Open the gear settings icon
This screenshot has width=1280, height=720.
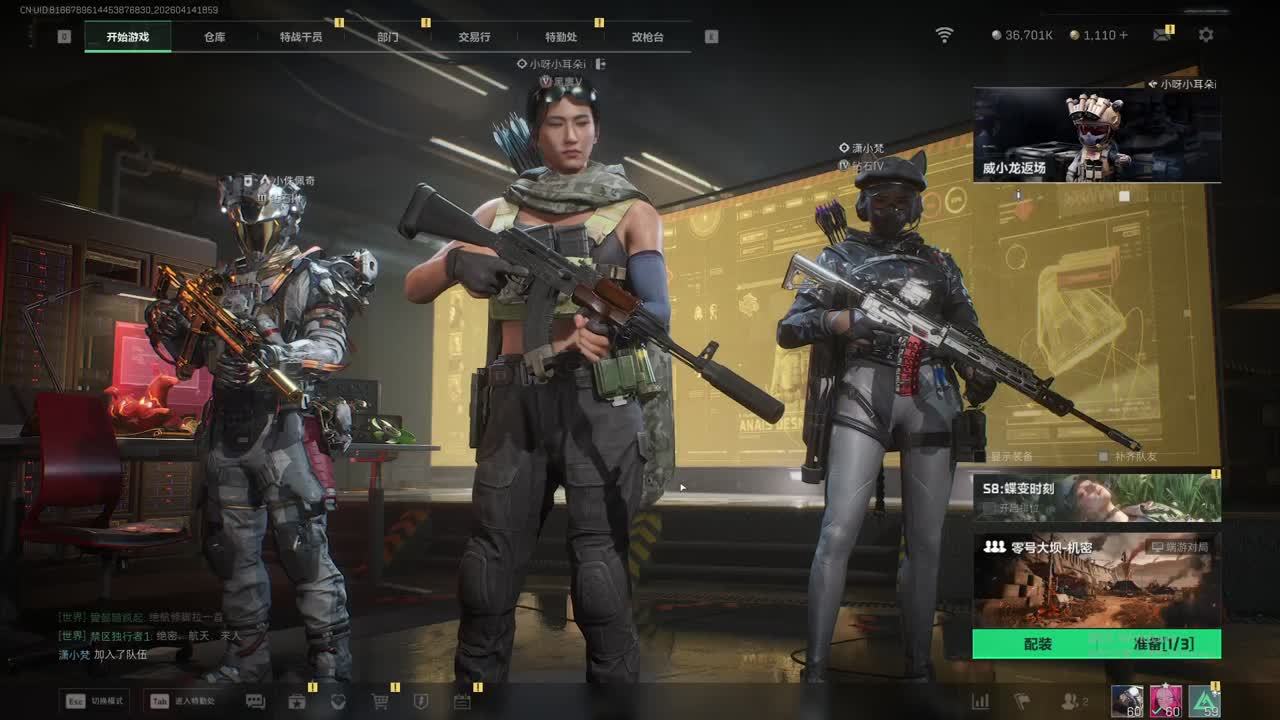(x=1206, y=35)
